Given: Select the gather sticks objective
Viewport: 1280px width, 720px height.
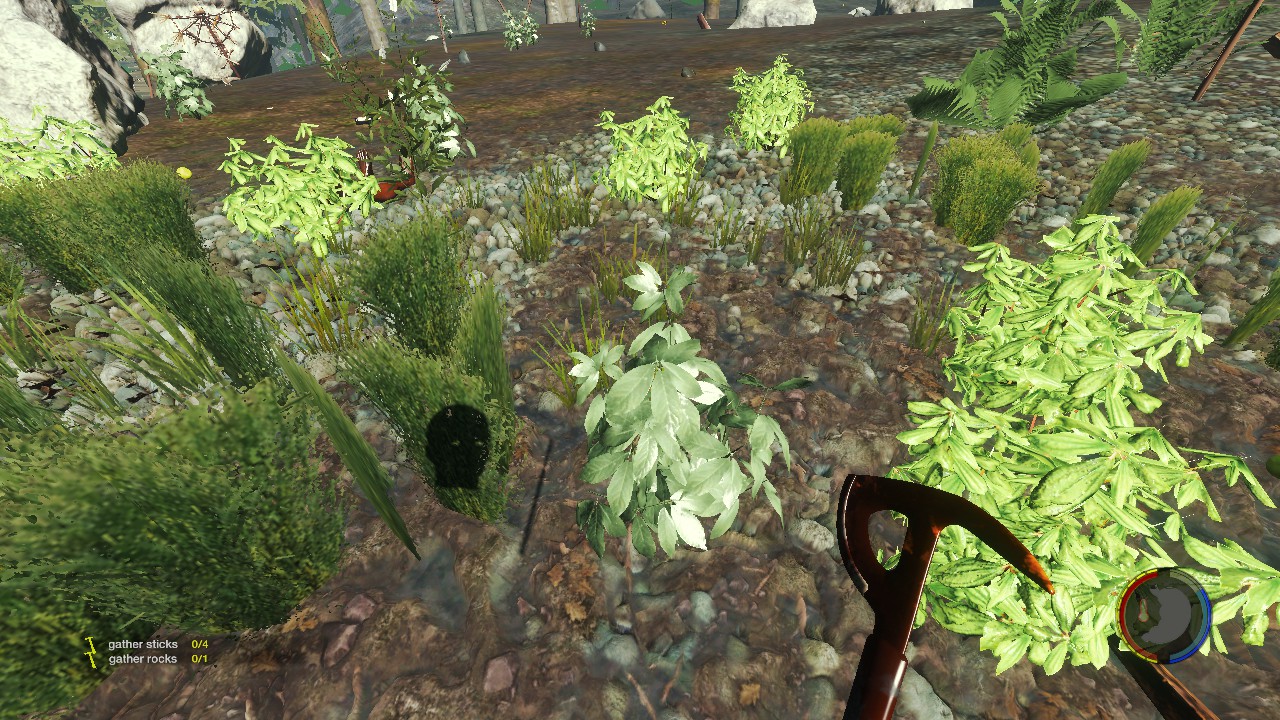Looking at the screenshot, I should pos(143,645).
